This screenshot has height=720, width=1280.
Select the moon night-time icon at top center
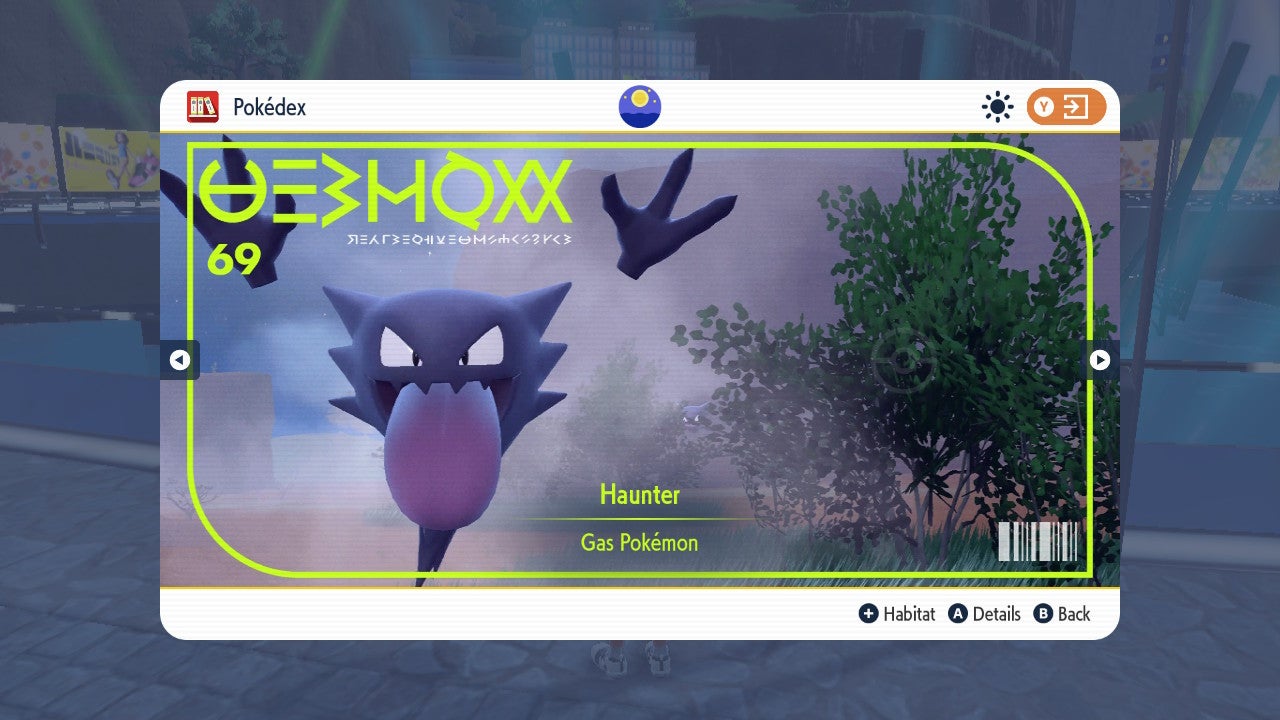coord(638,106)
